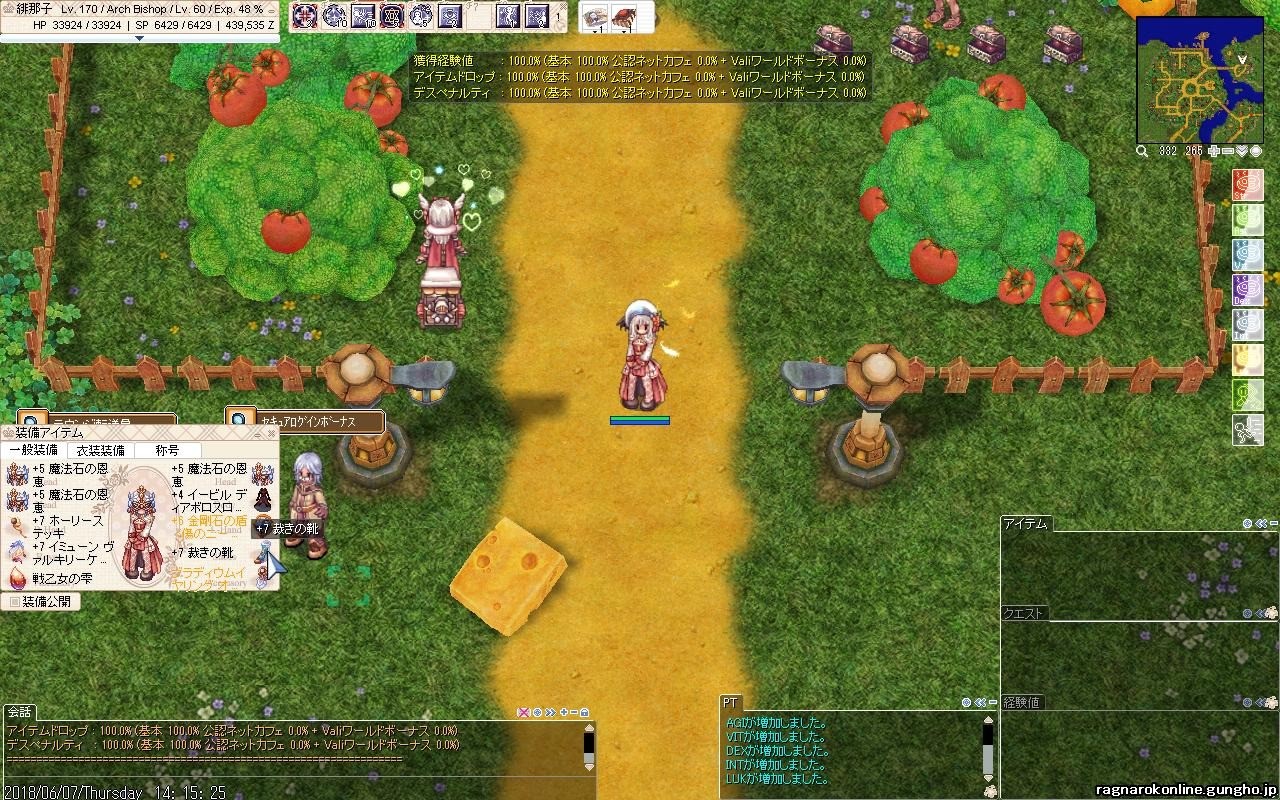Viewport: 1280px width, 800px height.
Task: Click the purple Dex buff status icon
Action: [x=1247, y=290]
